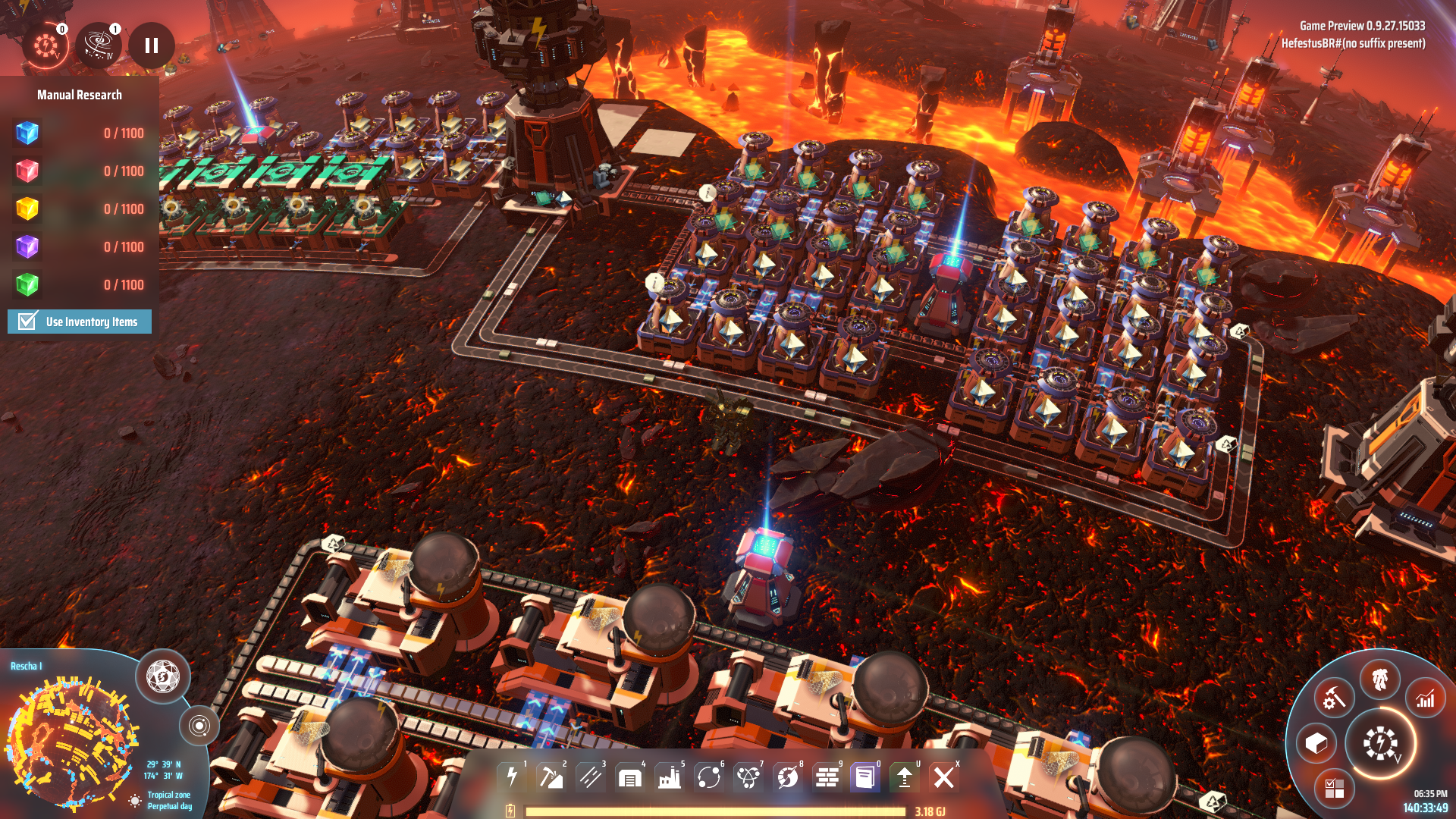Open the blueprint book toolbar slot

click(865, 777)
